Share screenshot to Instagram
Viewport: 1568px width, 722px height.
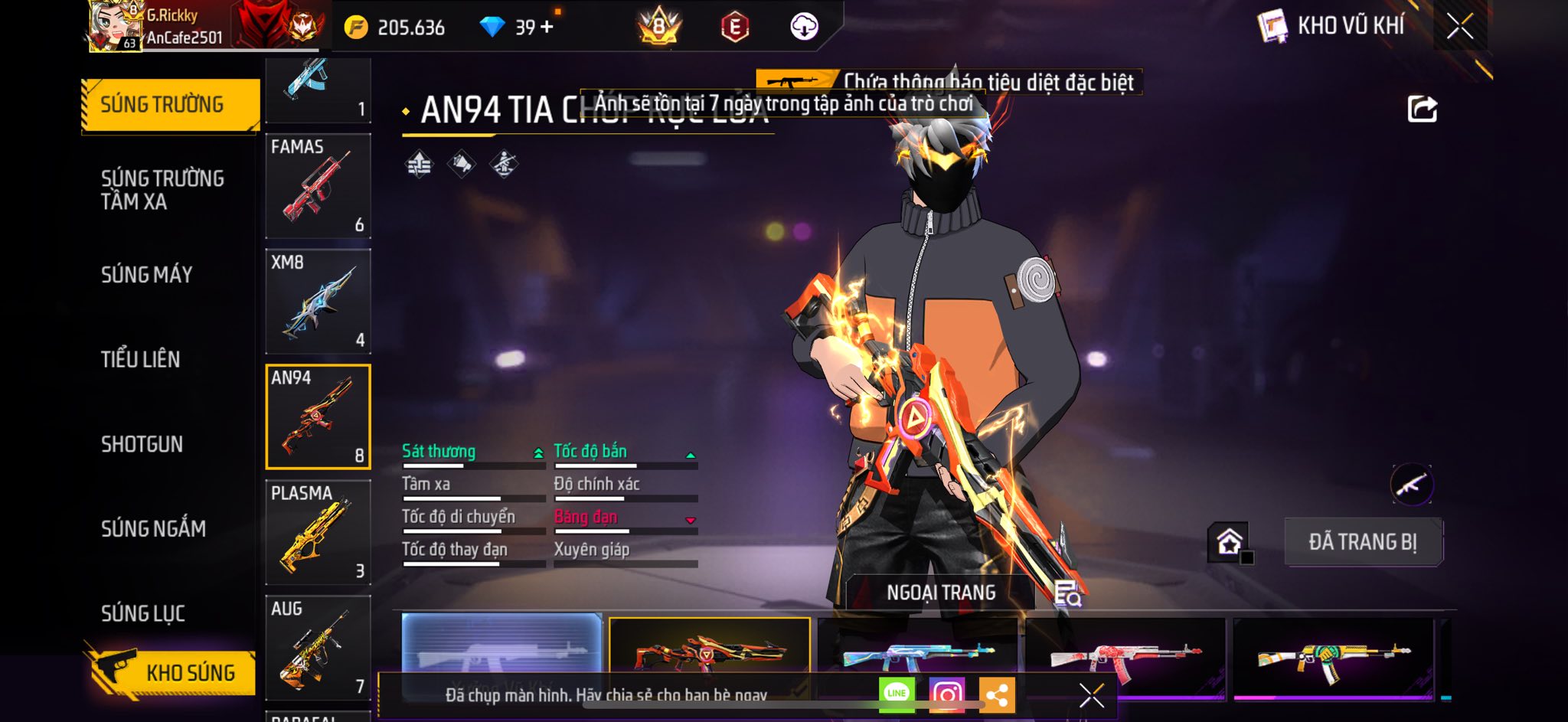(x=946, y=694)
